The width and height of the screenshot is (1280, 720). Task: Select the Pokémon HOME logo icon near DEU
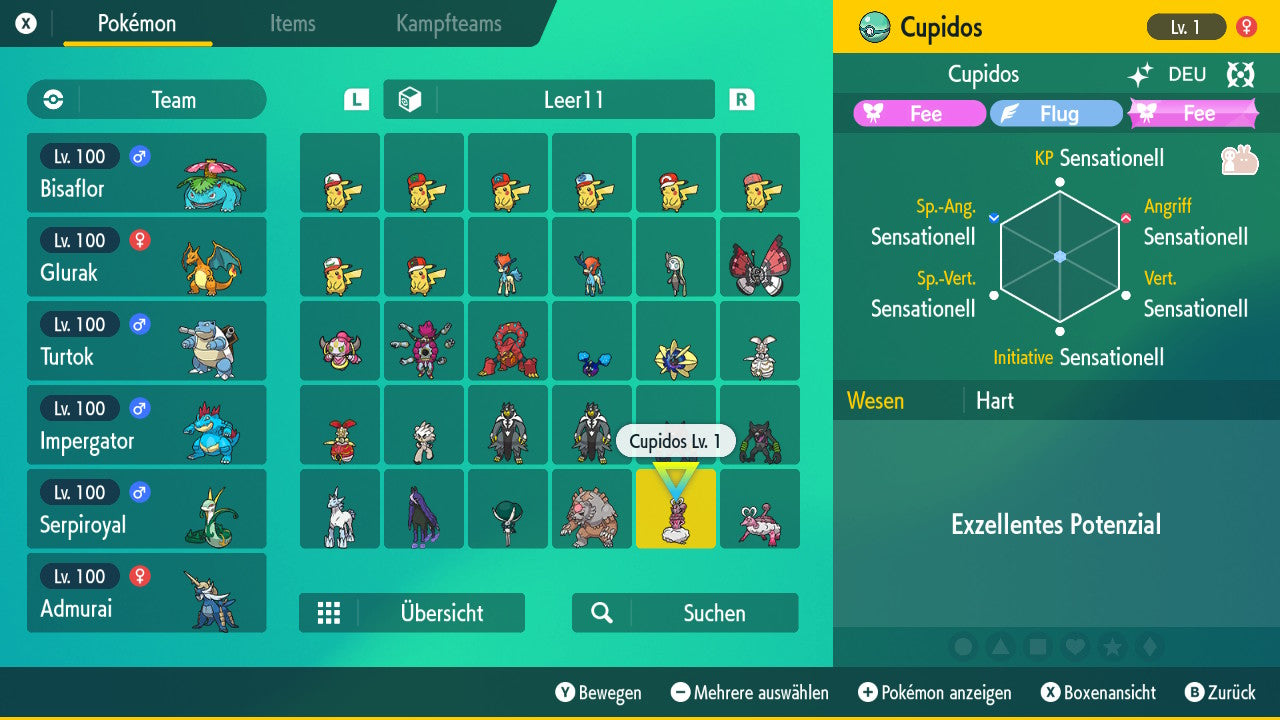(x=1240, y=74)
